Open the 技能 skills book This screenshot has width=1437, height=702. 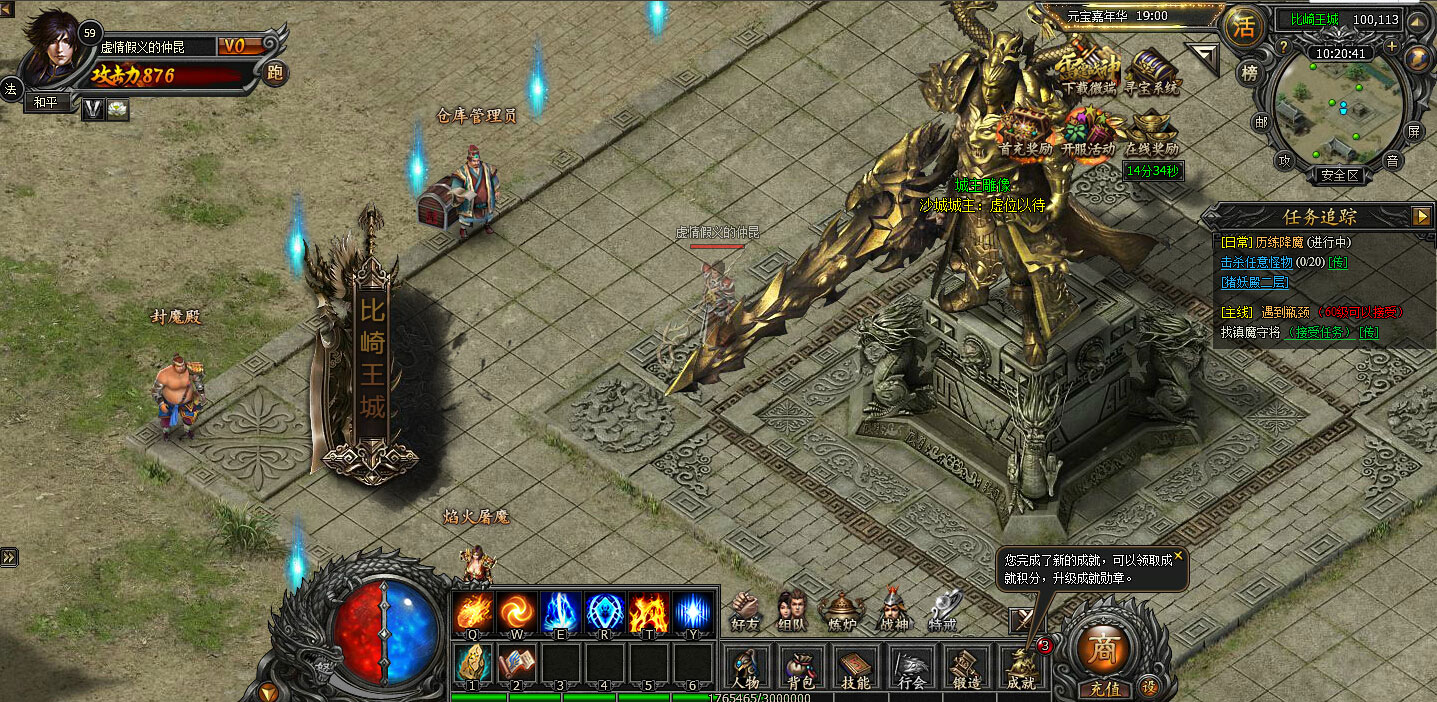[x=855, y=668]
